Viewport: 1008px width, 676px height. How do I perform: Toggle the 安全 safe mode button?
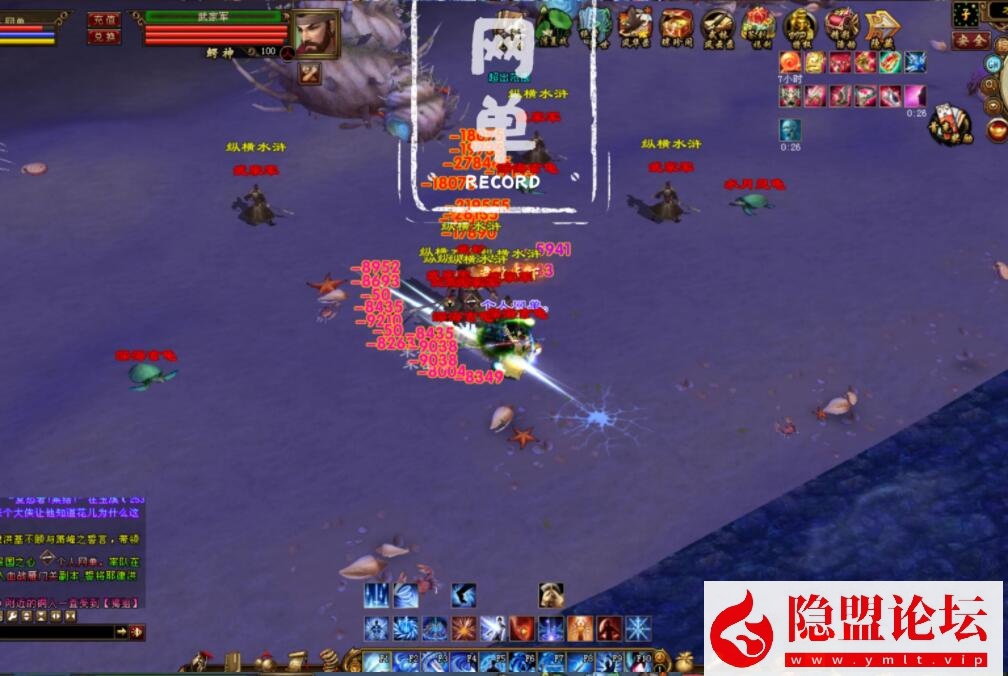coord(969,40)
